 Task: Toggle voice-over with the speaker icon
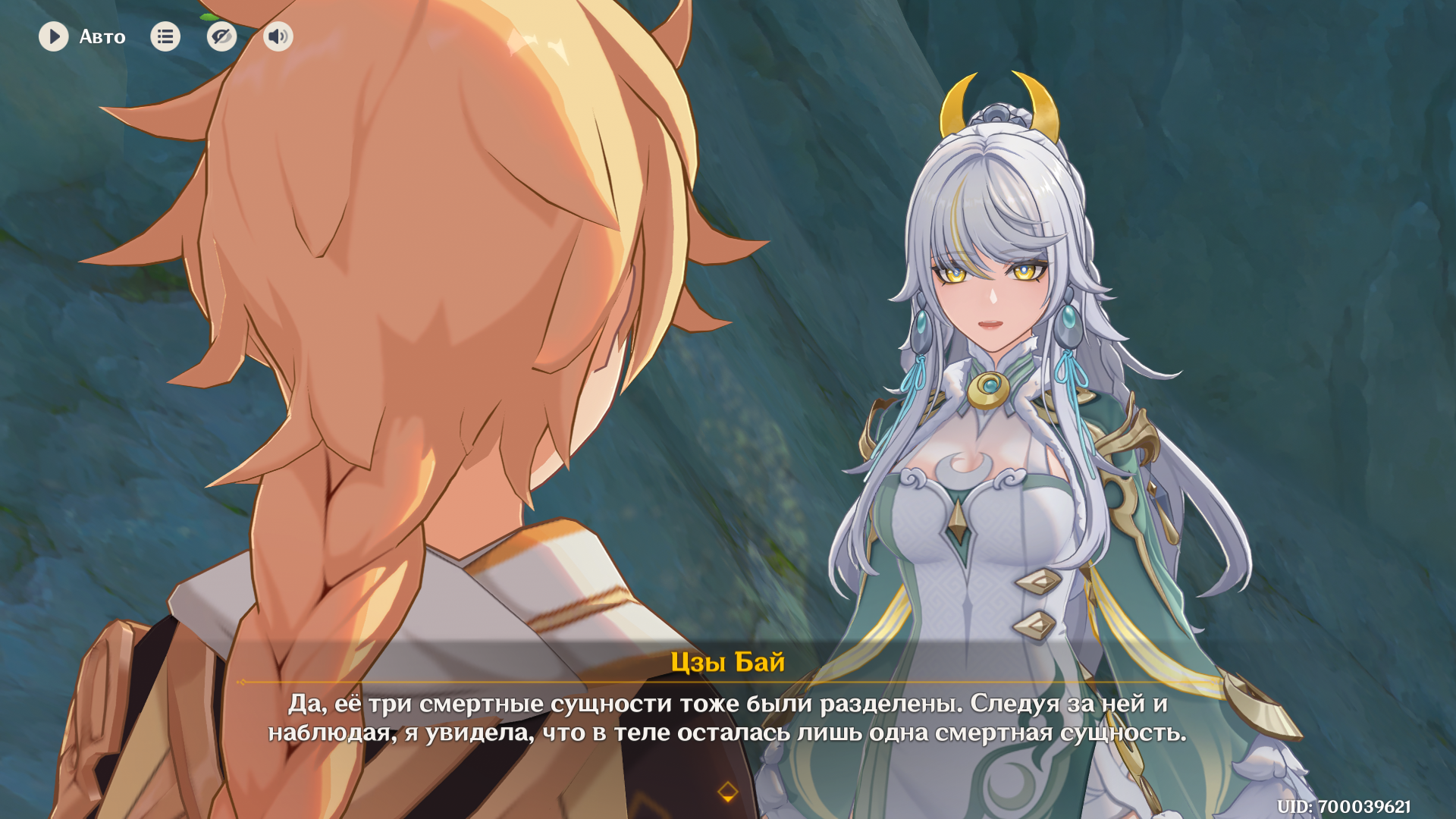[x=278, y=36]
